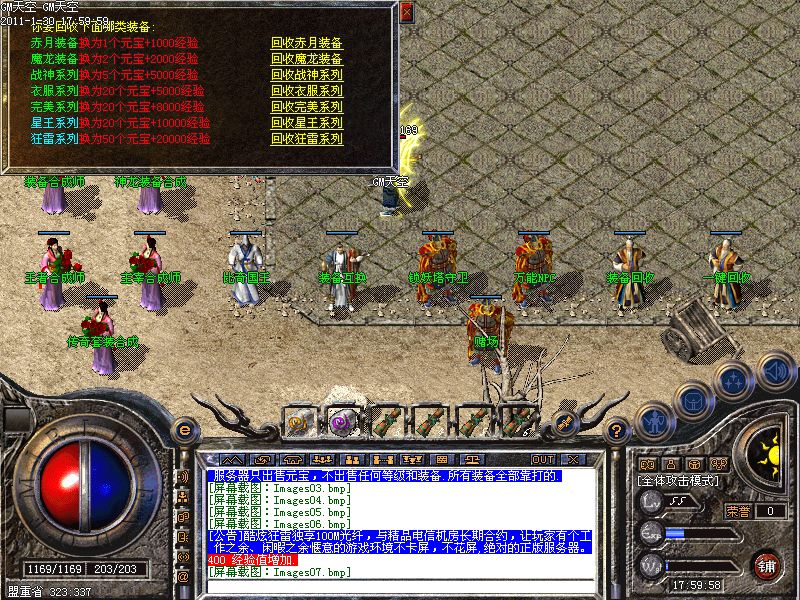The width and height of the screenshot is (800, 600).
Task: Click the @ chat channel button
Action: (183, 577)
